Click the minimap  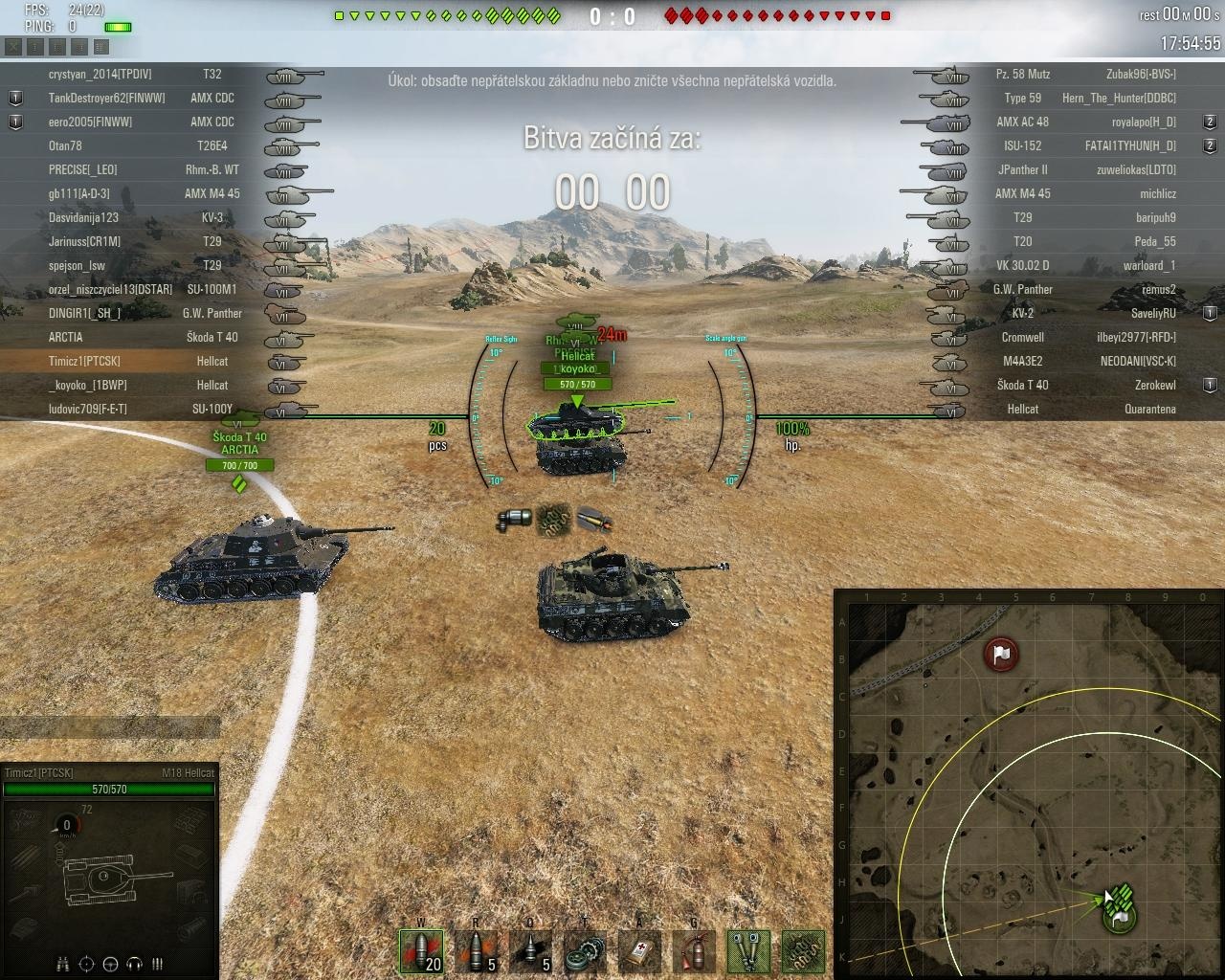[1029, 785]
